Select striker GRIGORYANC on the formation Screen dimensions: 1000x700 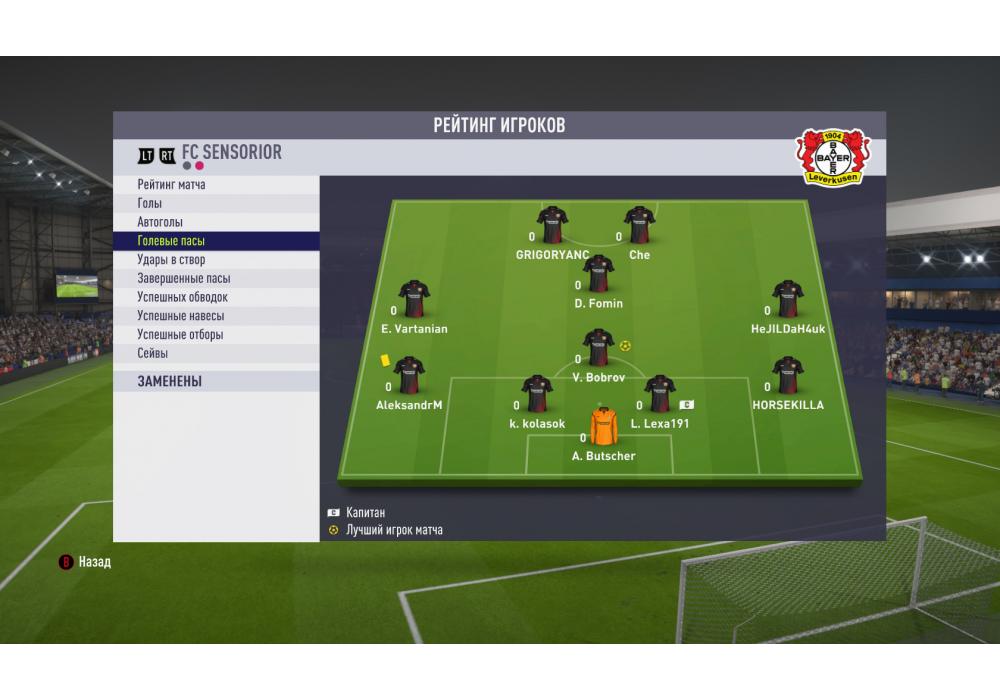552,226
